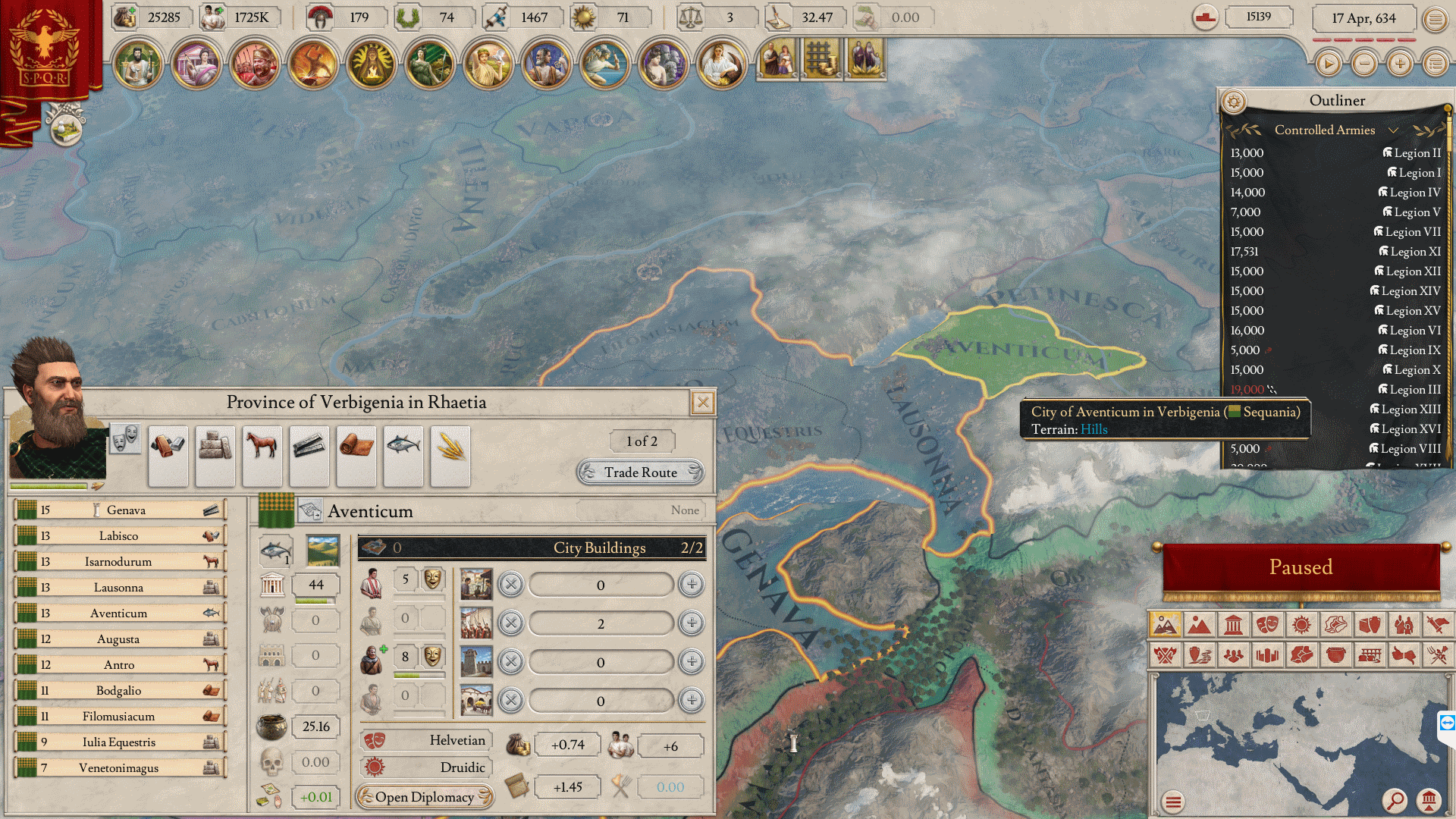Open the main menu in top-right corner
1456x819 pixels.
pyautogui.click(x=1435, y=19)
